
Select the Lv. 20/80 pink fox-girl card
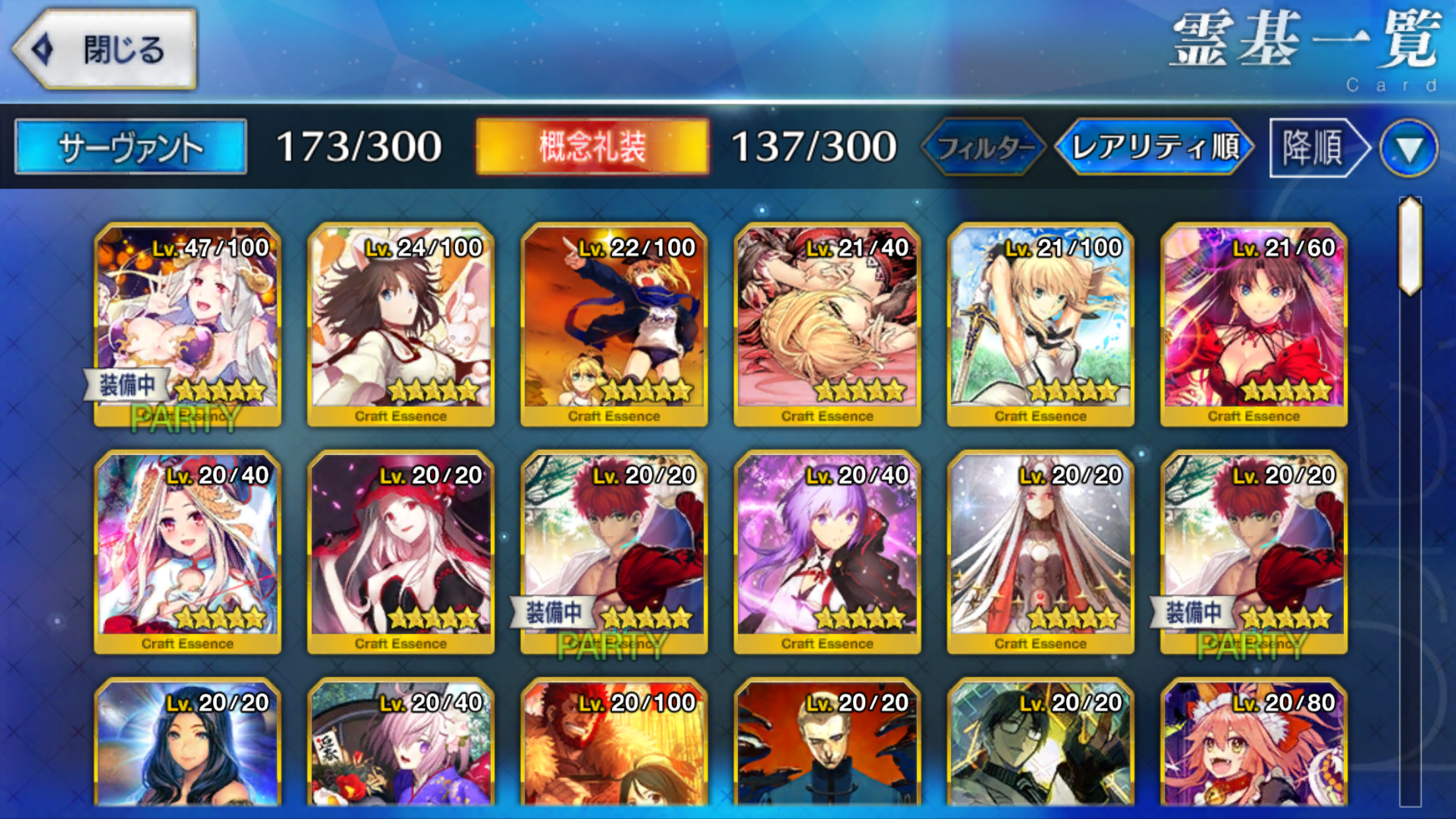tap(1254, 745)
